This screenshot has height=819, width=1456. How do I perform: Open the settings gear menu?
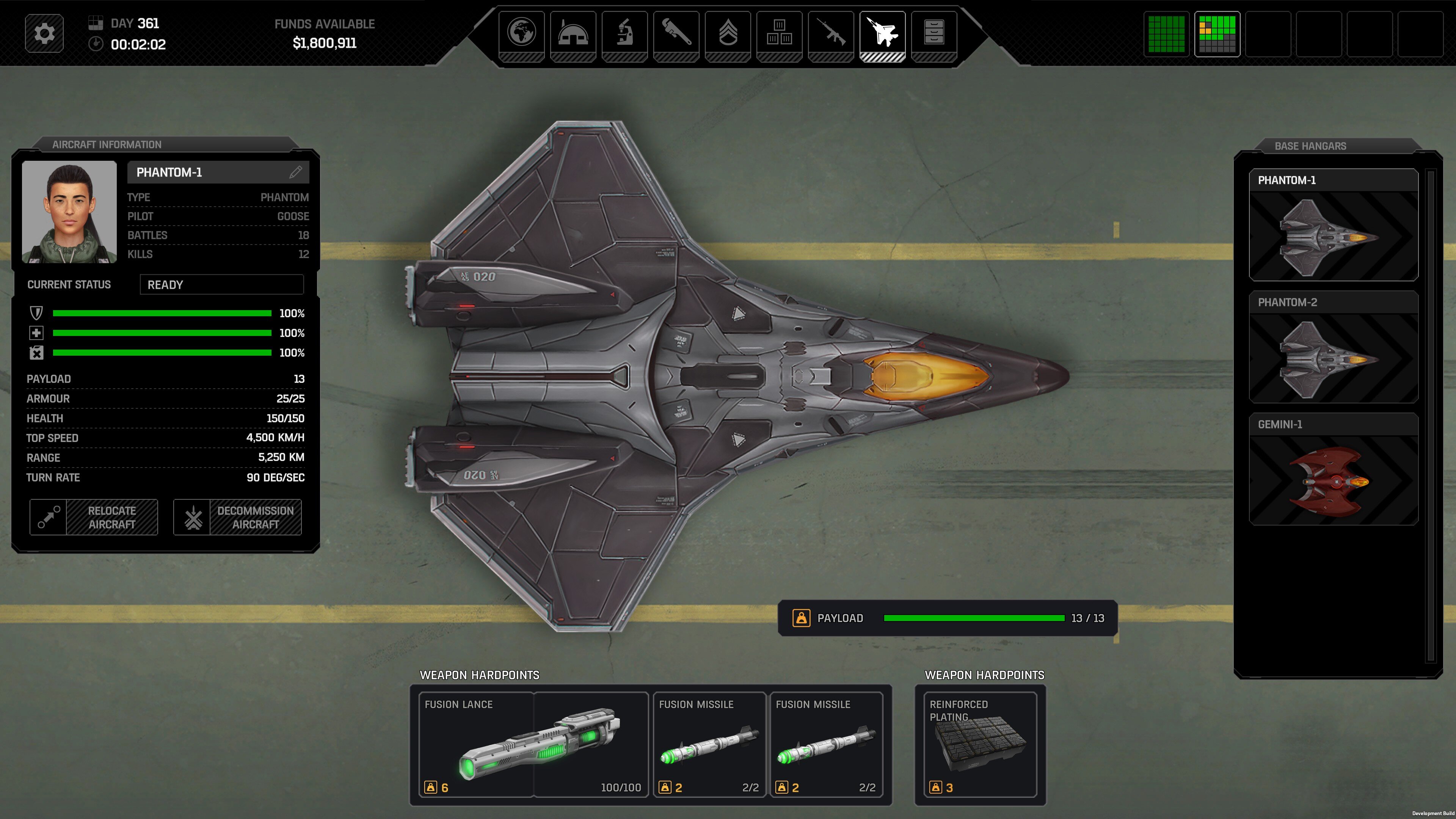coord(44,33)
